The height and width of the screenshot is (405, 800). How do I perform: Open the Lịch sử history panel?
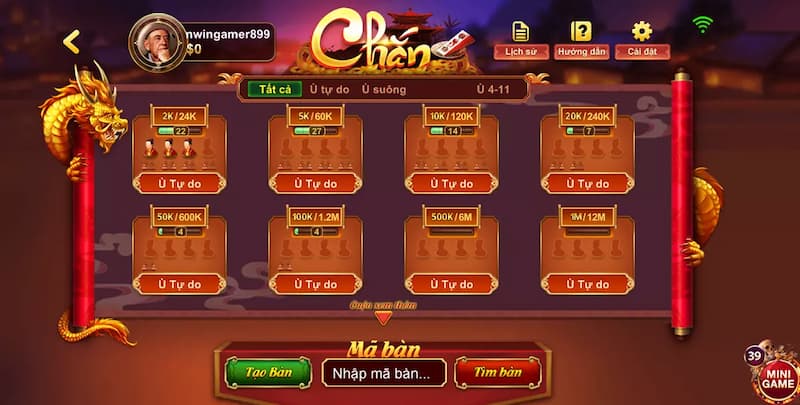(x=520, y=39)
